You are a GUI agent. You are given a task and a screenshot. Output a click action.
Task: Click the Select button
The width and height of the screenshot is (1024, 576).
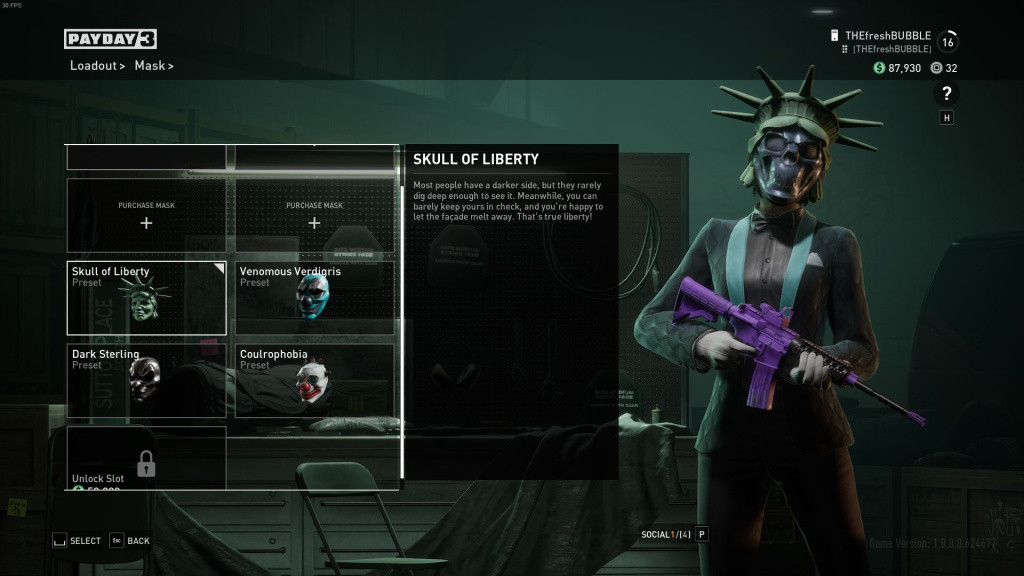77,541
